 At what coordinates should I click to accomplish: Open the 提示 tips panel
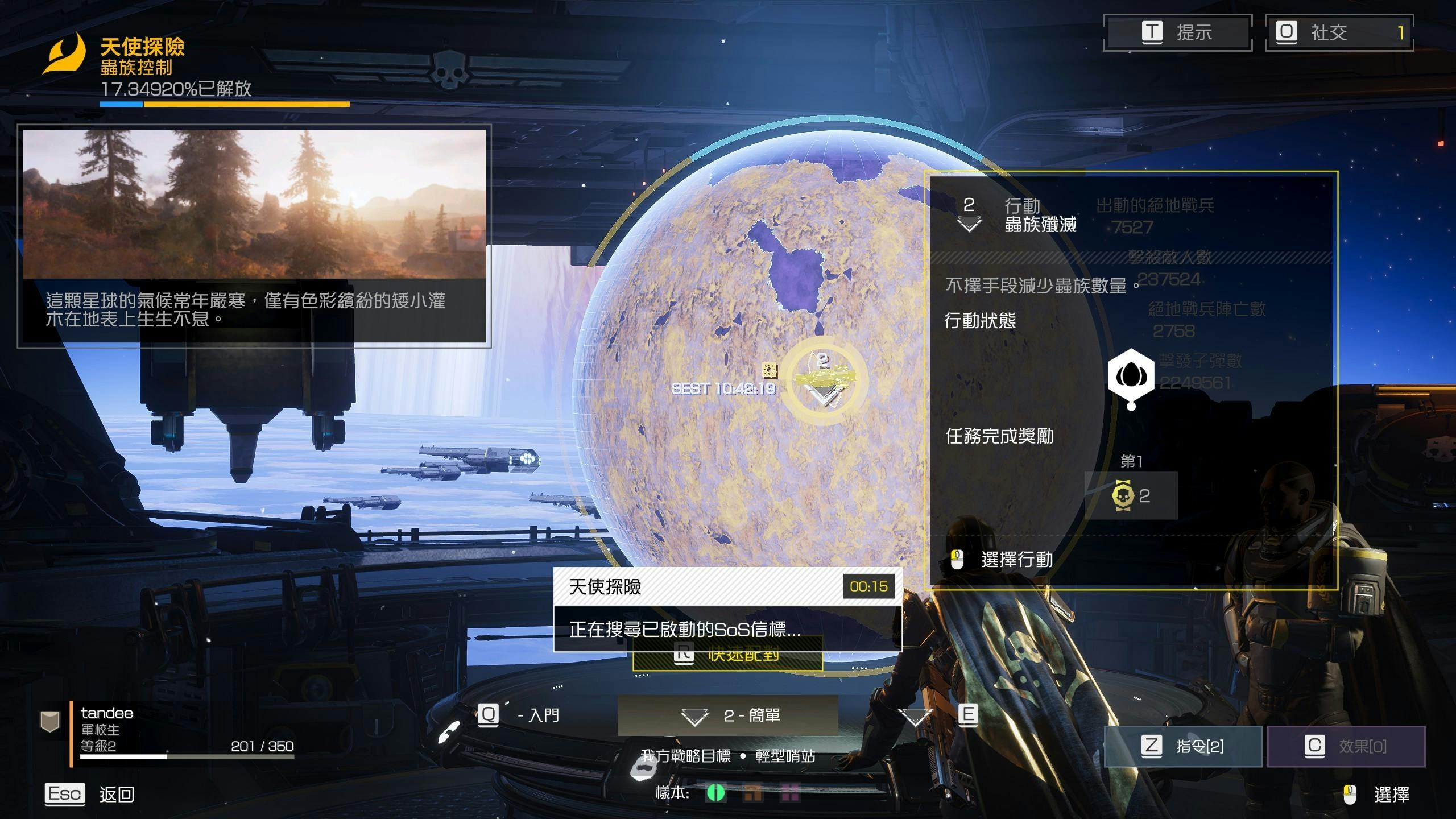point(1177,32)
